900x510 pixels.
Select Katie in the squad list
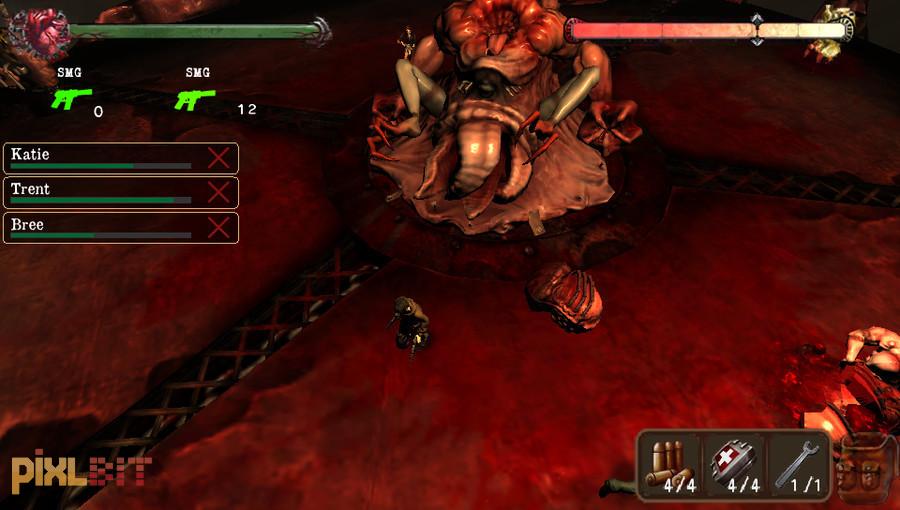pyautogui.click(x=100, y=158)
